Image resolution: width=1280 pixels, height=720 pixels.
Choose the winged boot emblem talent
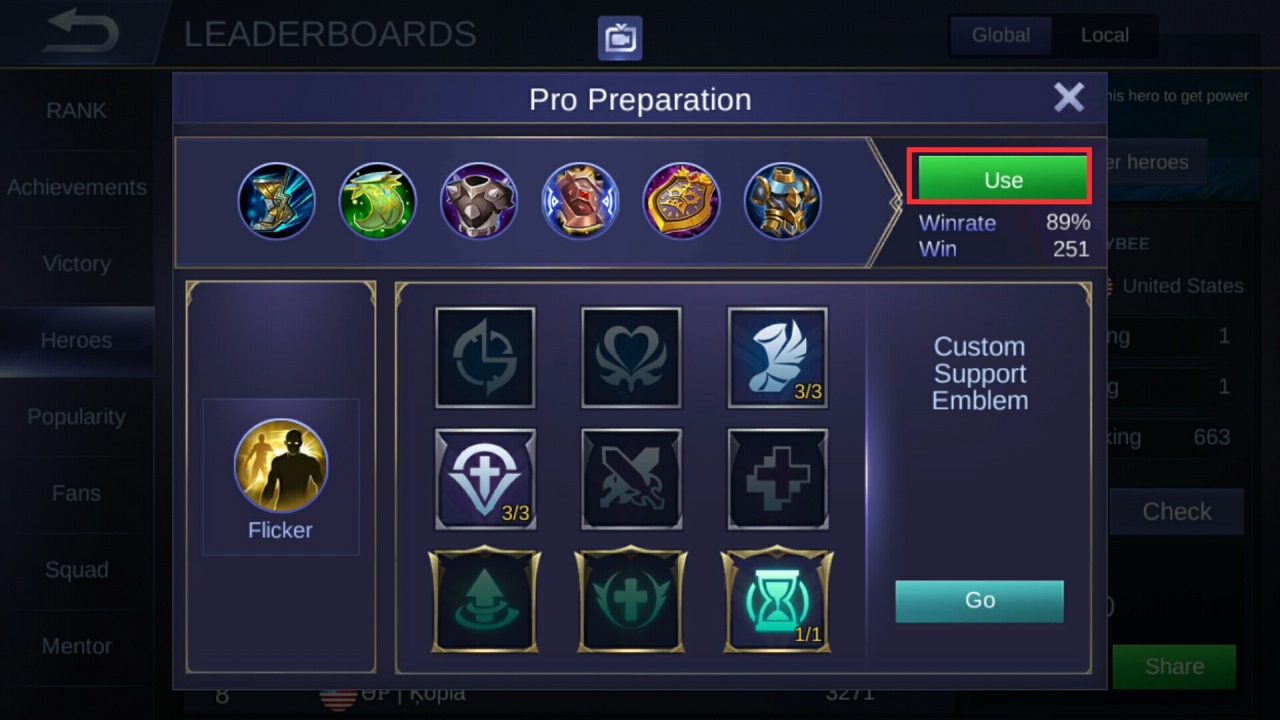778,357
